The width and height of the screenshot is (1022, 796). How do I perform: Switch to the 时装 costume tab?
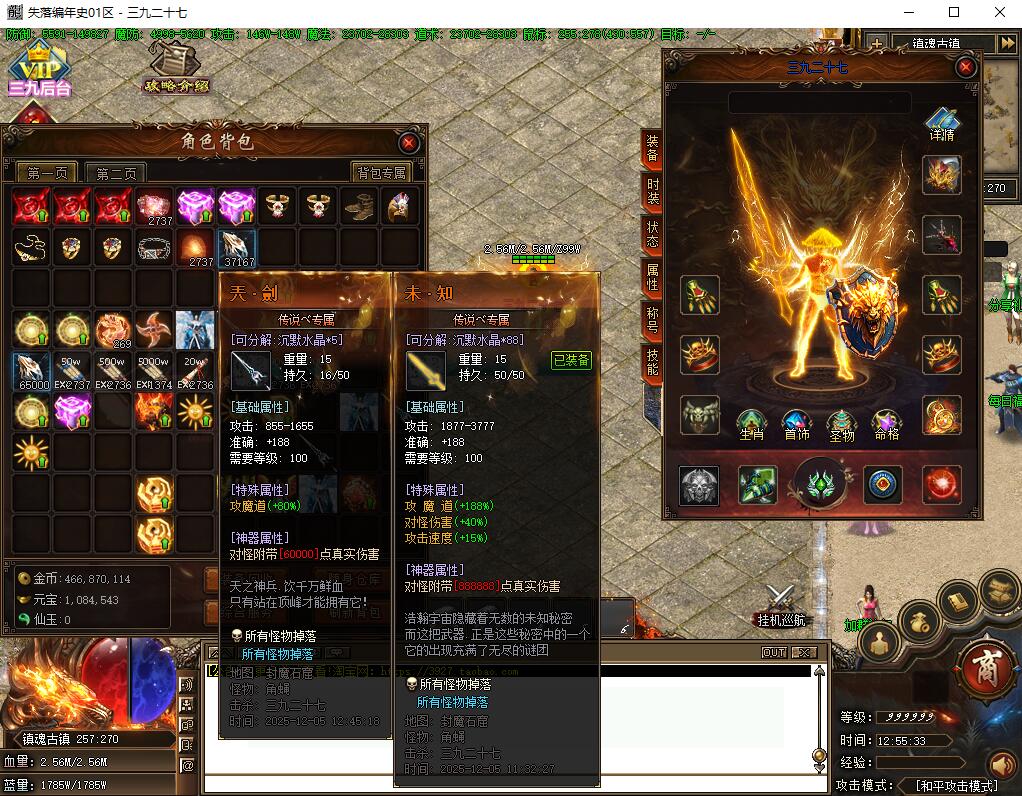click(652, 191)
